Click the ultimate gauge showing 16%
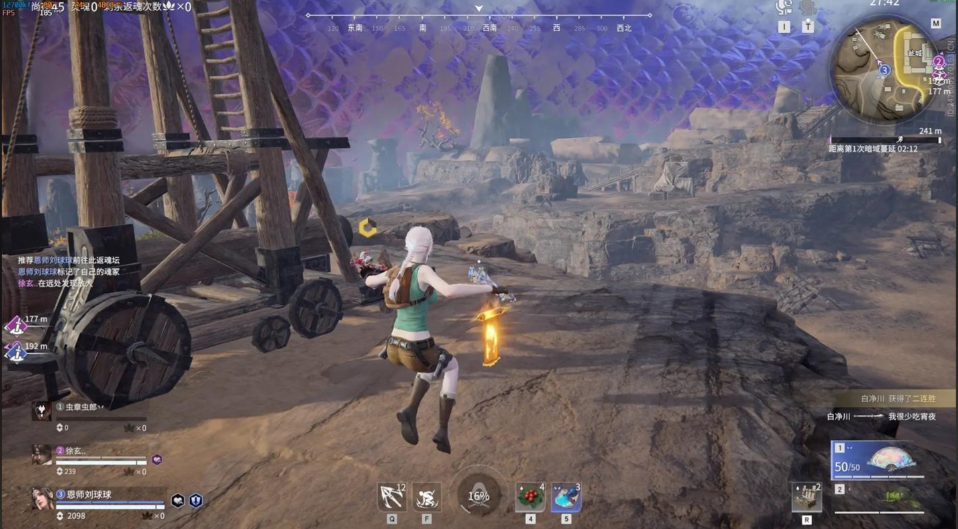The image size is (958, 529). [479, 495]
